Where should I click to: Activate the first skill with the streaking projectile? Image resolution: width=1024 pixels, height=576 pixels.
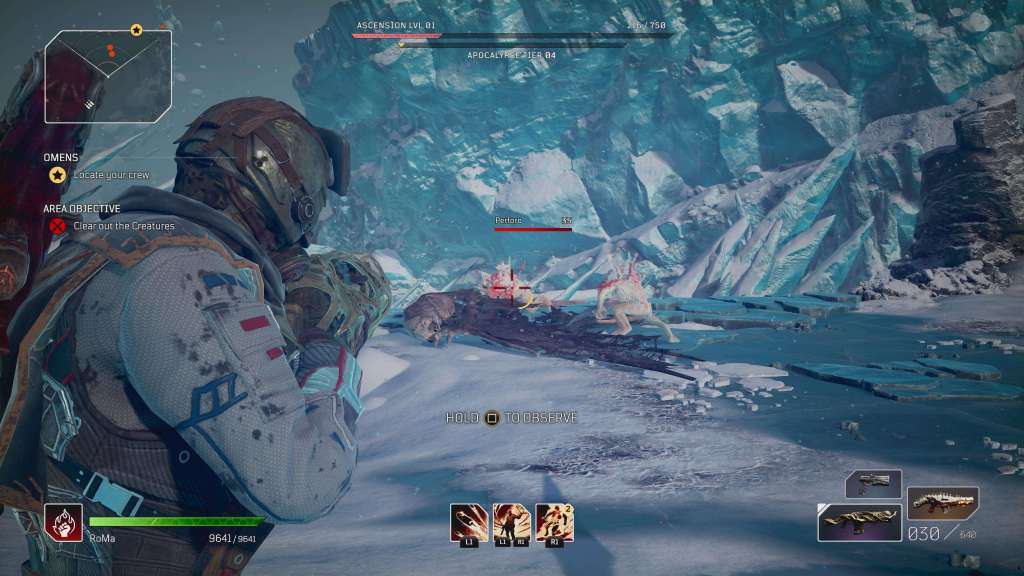(469, 521)
